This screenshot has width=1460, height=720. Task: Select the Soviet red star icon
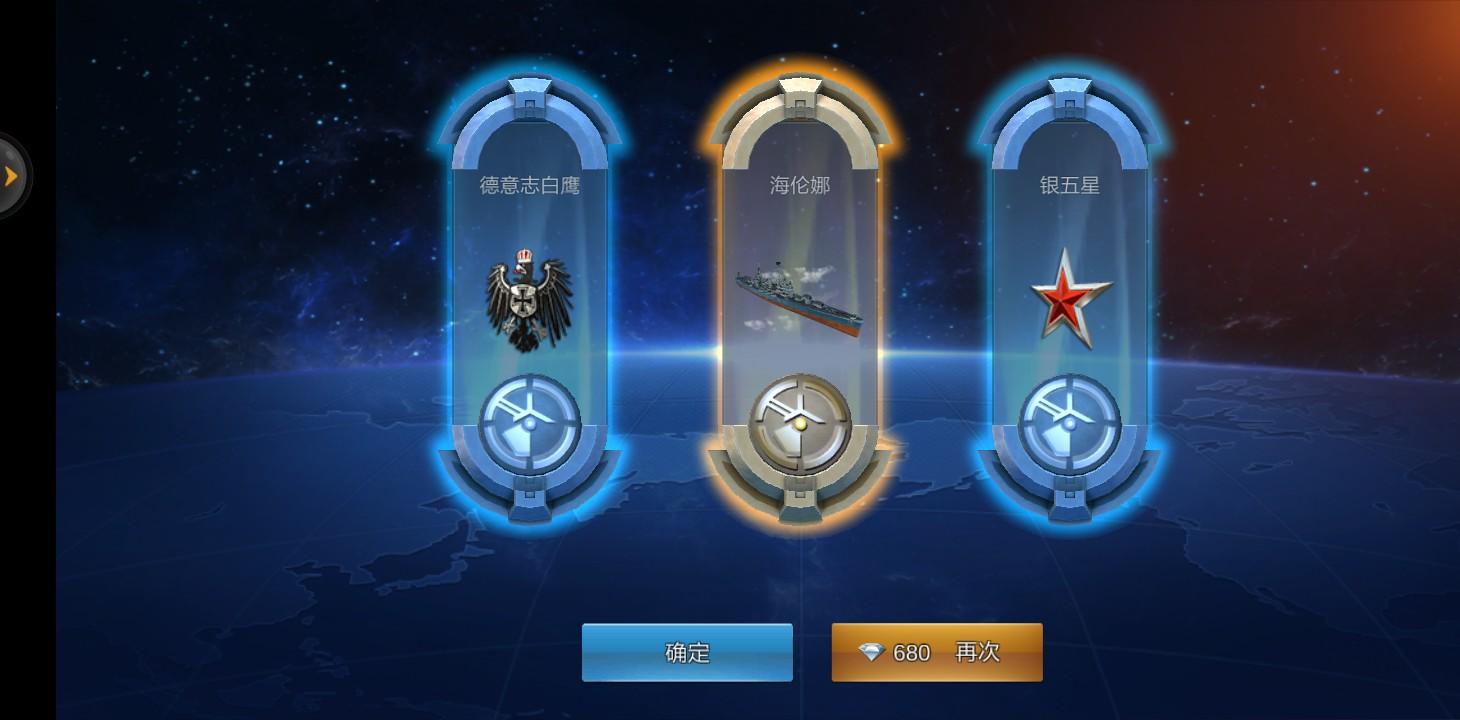tap(1068, 295)
